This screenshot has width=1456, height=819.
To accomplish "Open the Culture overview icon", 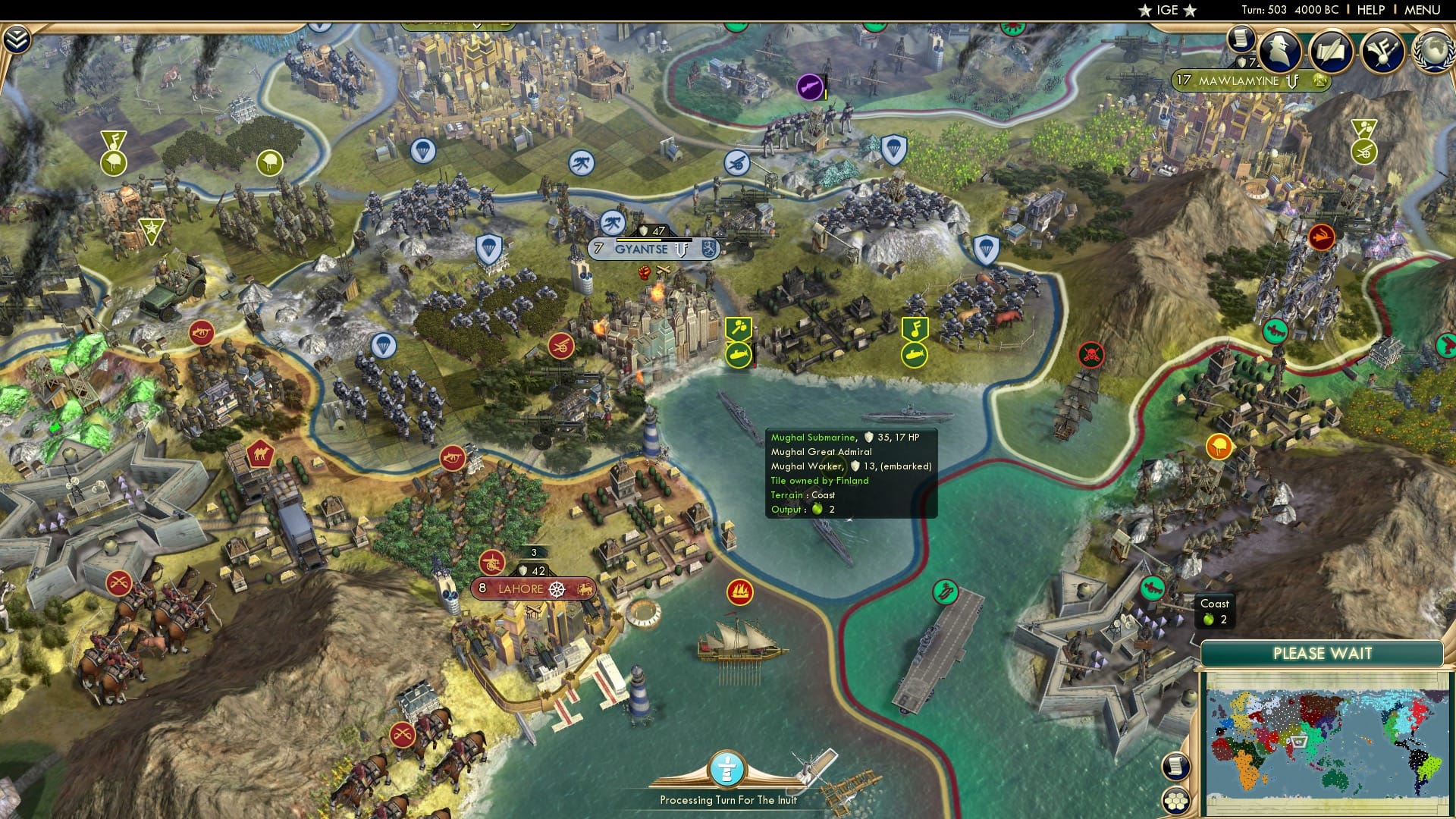I will [1385, 52].
